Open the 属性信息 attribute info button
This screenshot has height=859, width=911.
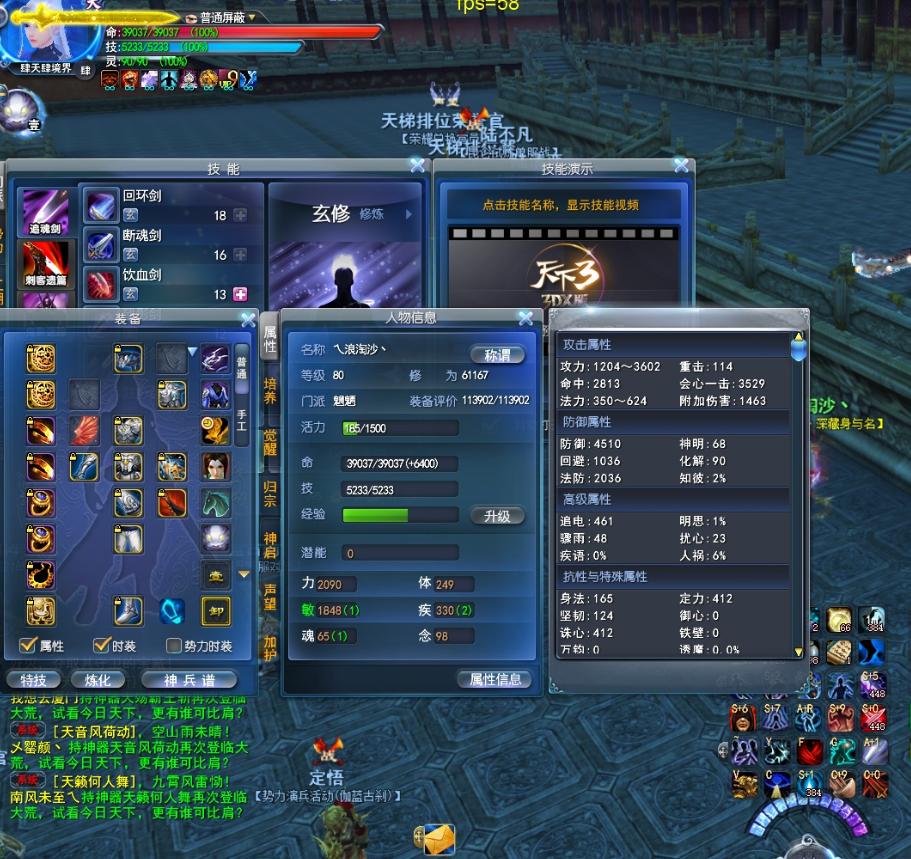(x=495, y=679)
